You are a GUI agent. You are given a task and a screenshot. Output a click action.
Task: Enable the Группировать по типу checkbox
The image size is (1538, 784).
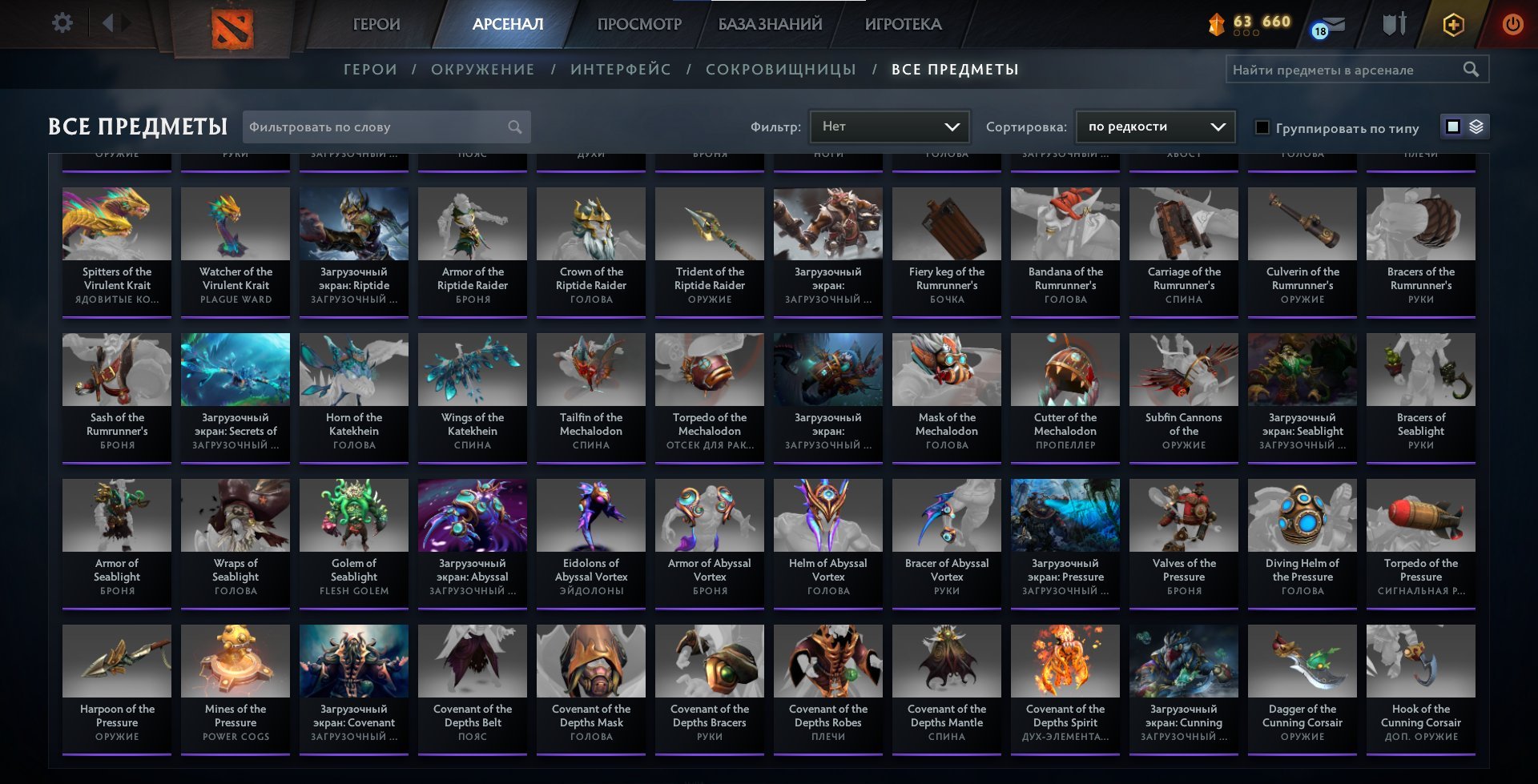pos(1262,127)
